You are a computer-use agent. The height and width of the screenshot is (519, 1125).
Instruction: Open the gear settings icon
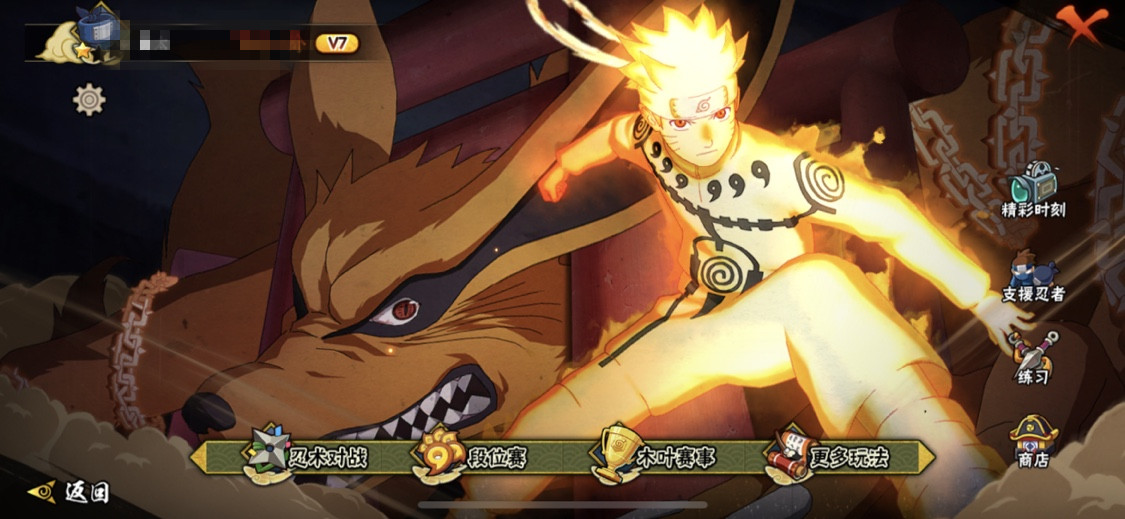89,99
